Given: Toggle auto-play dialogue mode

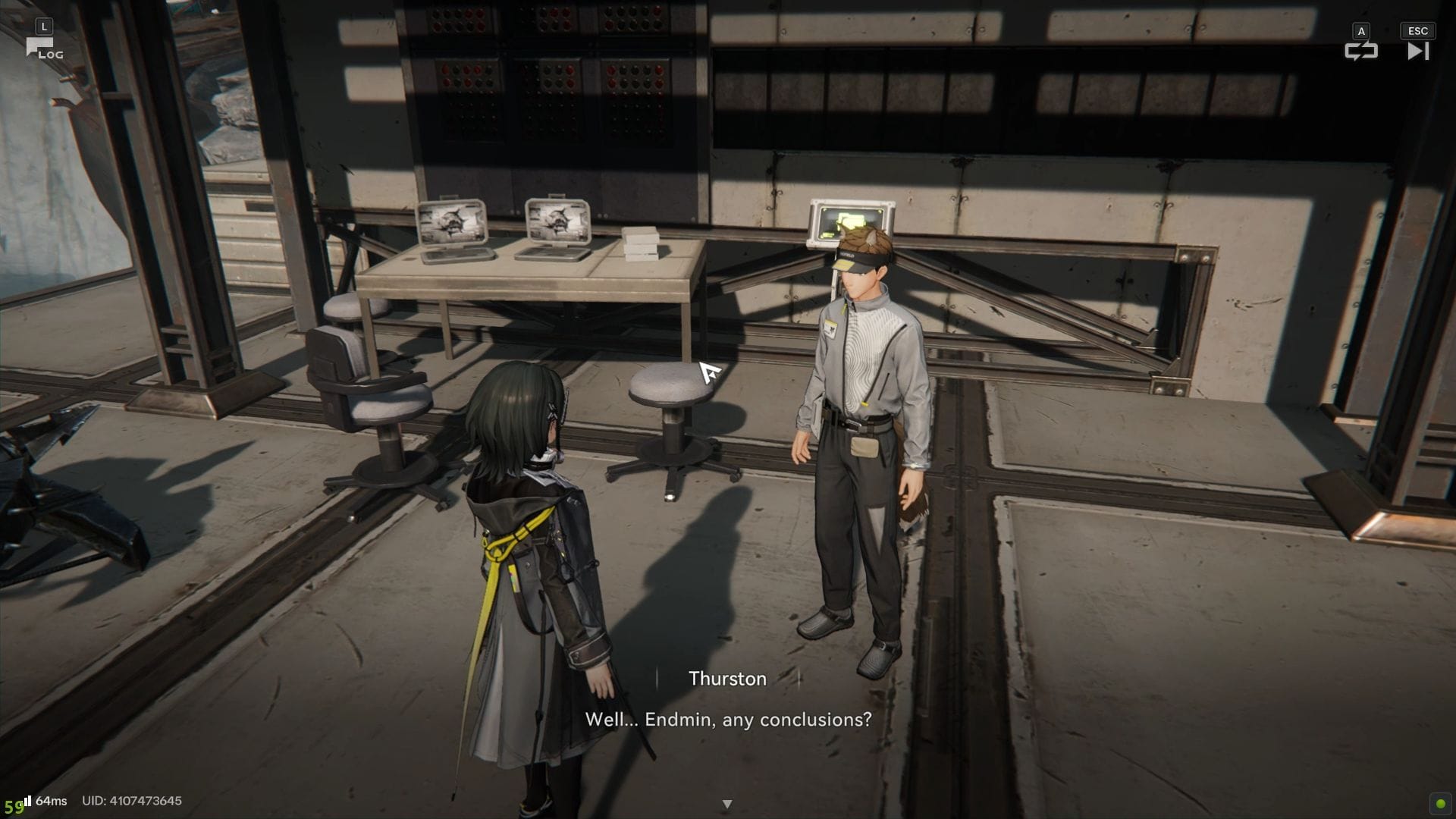Looking at the screenshot, I should point(1360,51).
